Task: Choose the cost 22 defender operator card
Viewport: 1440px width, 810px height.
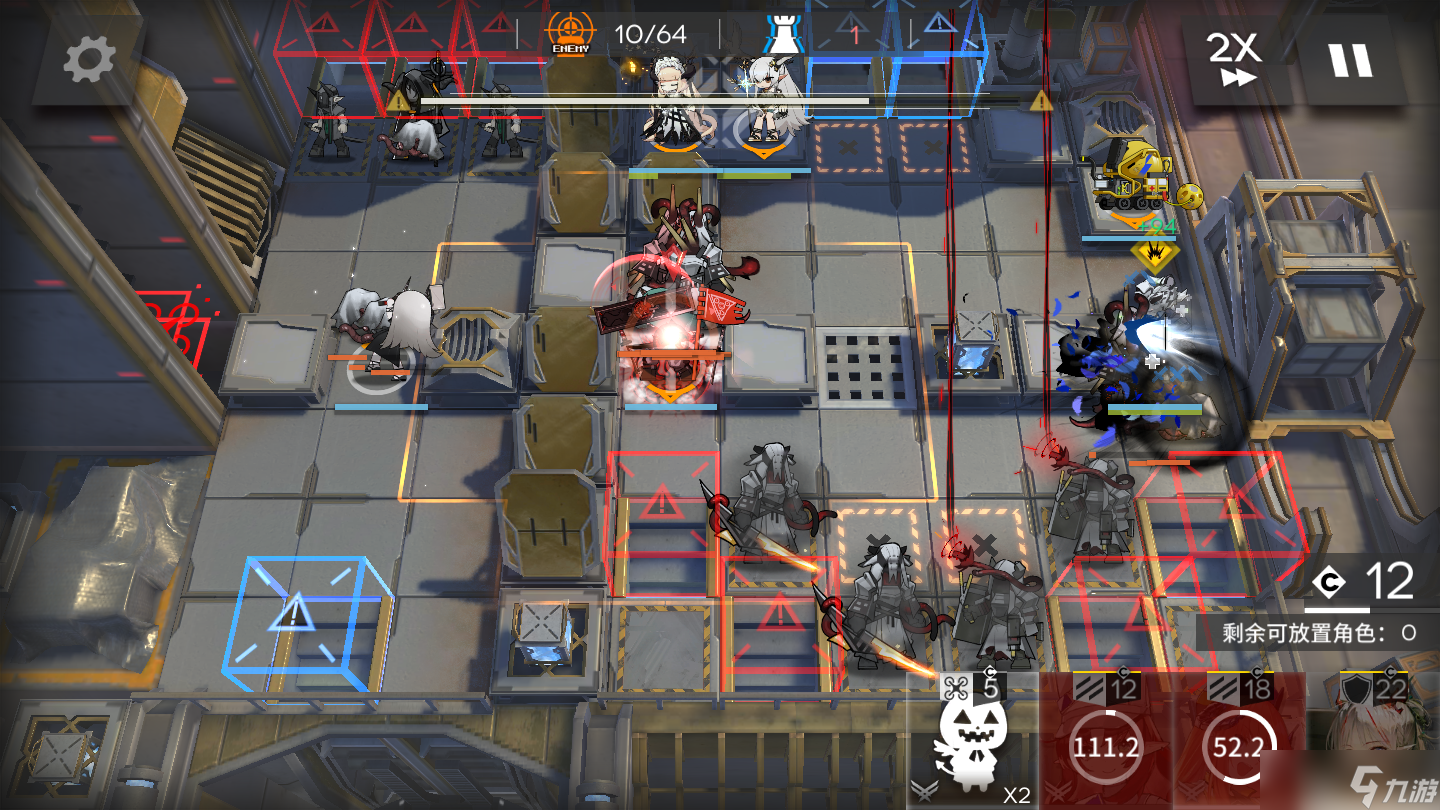Action: click(x=1376, y=742)
